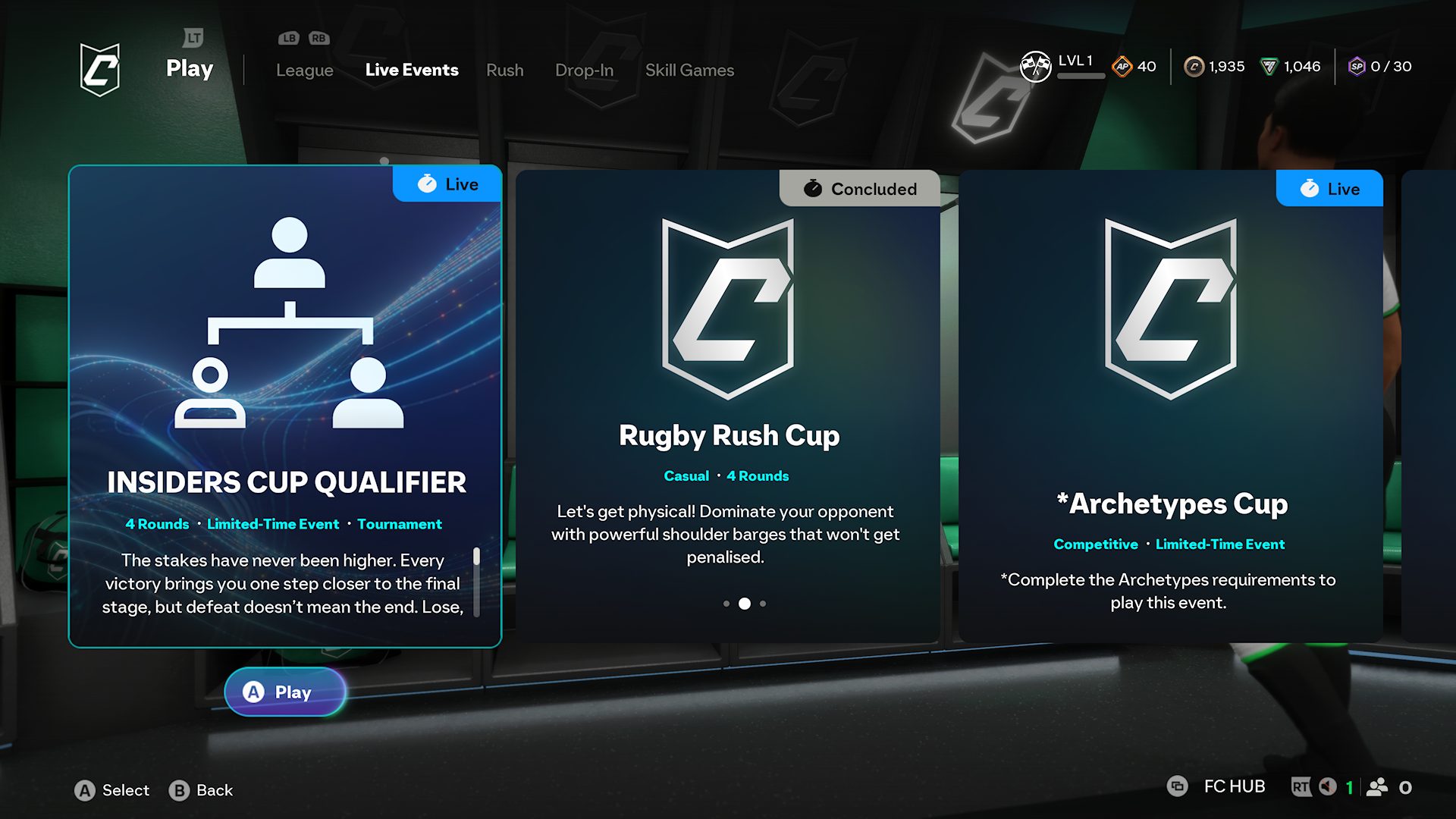Click the Back option
Viewport: 1456px width, 819px height.
[x=201, y=790]
